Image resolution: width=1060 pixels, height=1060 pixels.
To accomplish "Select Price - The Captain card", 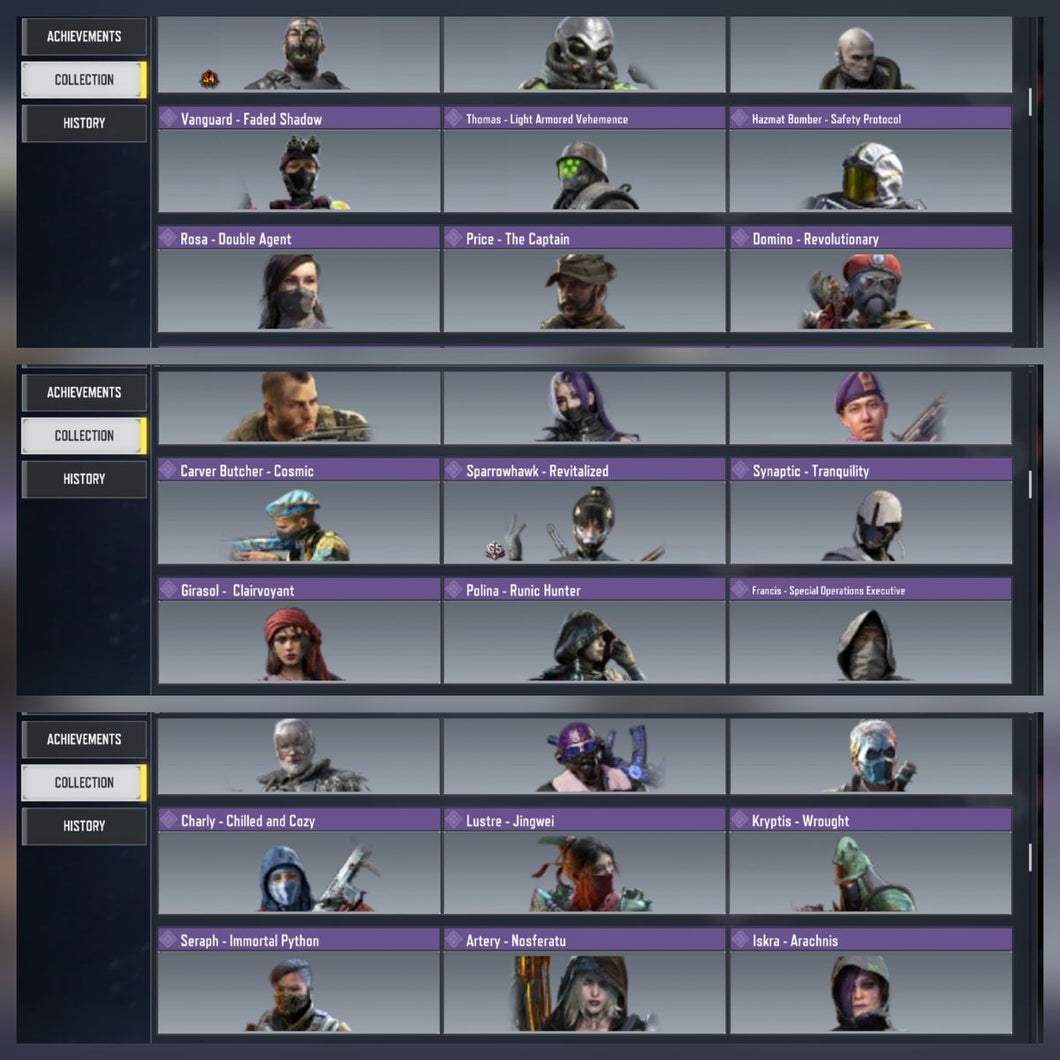I will point(584,290).
